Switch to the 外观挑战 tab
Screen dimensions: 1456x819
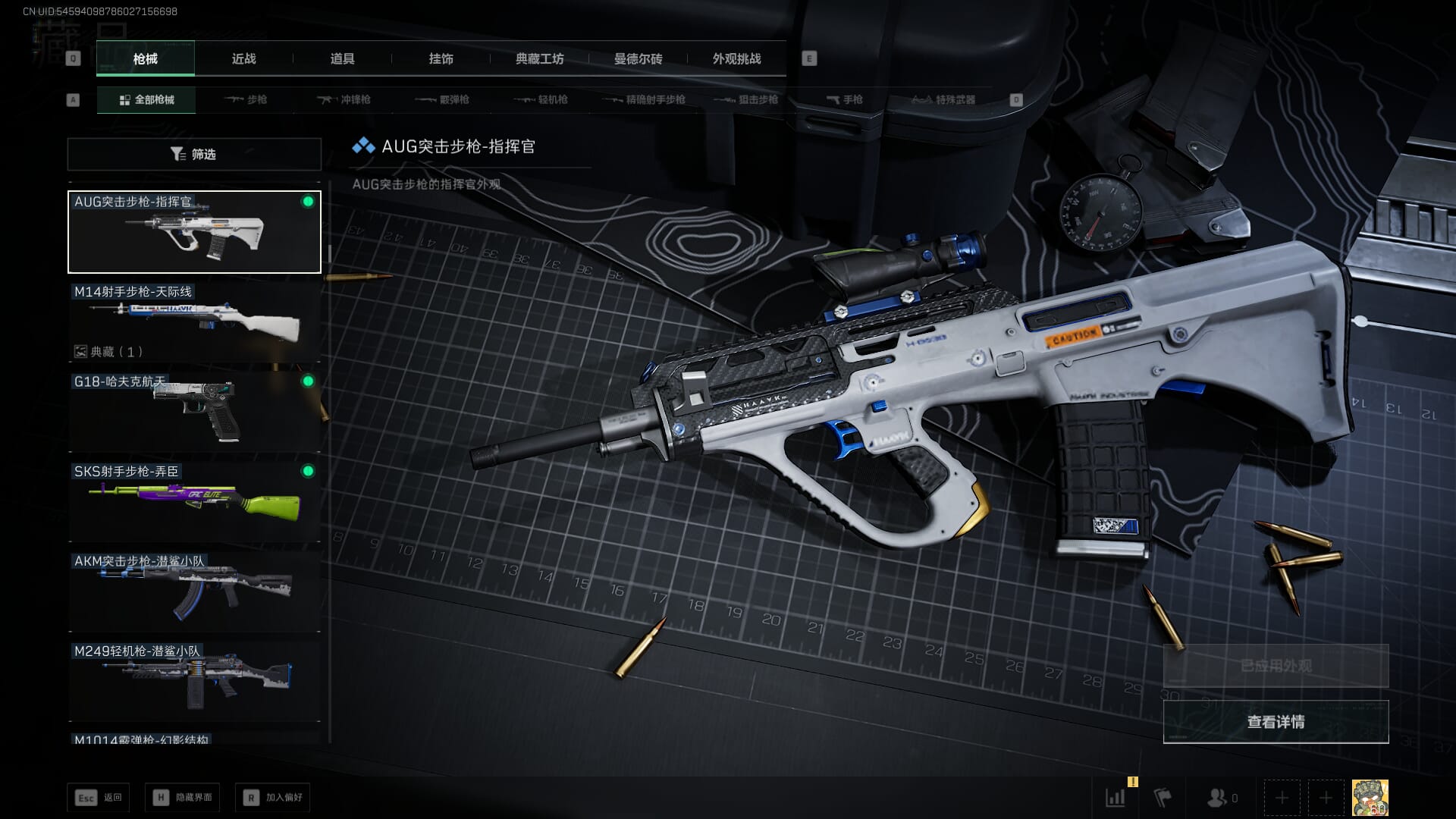coord(736,58)
